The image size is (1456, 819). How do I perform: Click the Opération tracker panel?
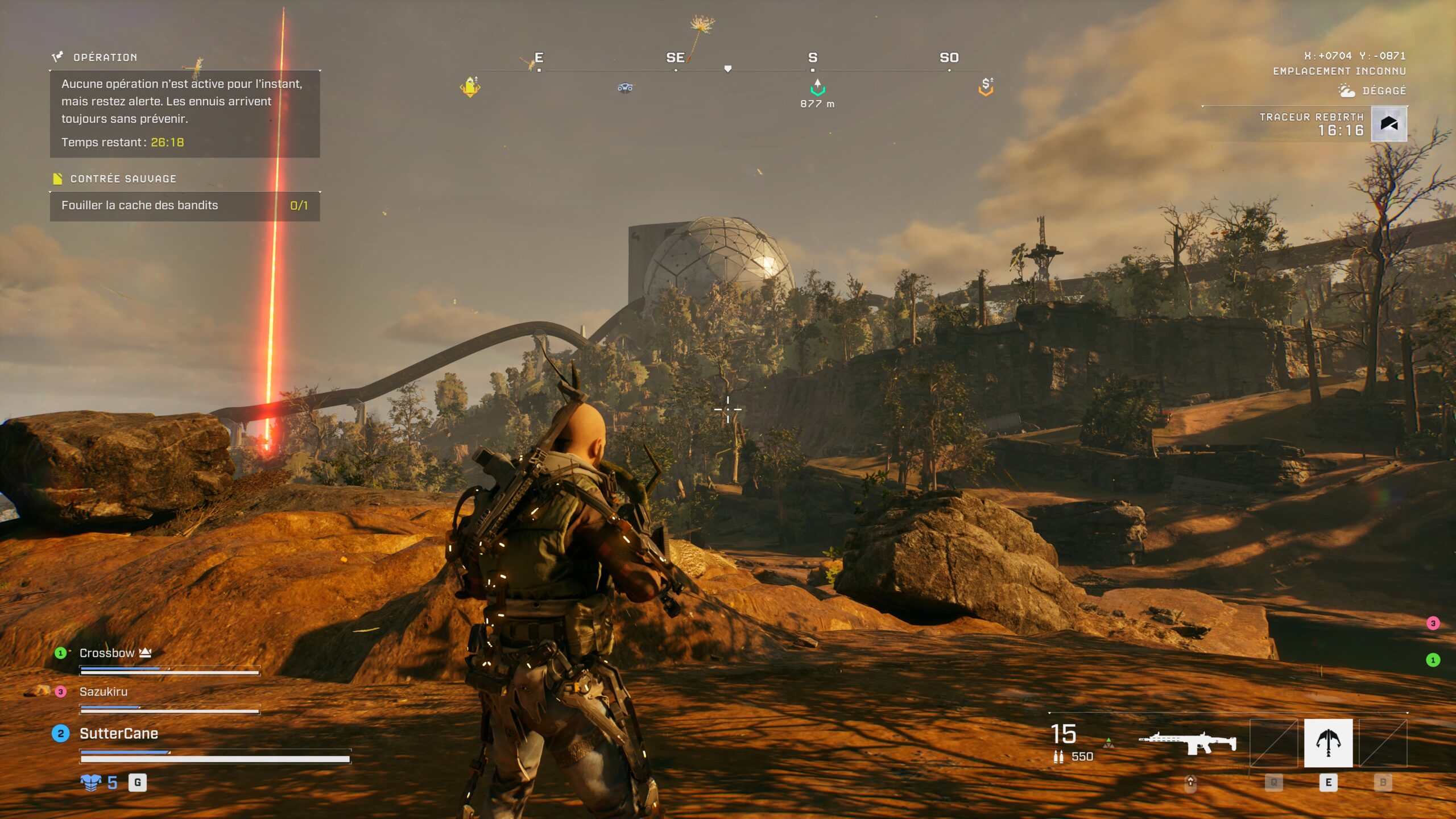pos(184,113)
